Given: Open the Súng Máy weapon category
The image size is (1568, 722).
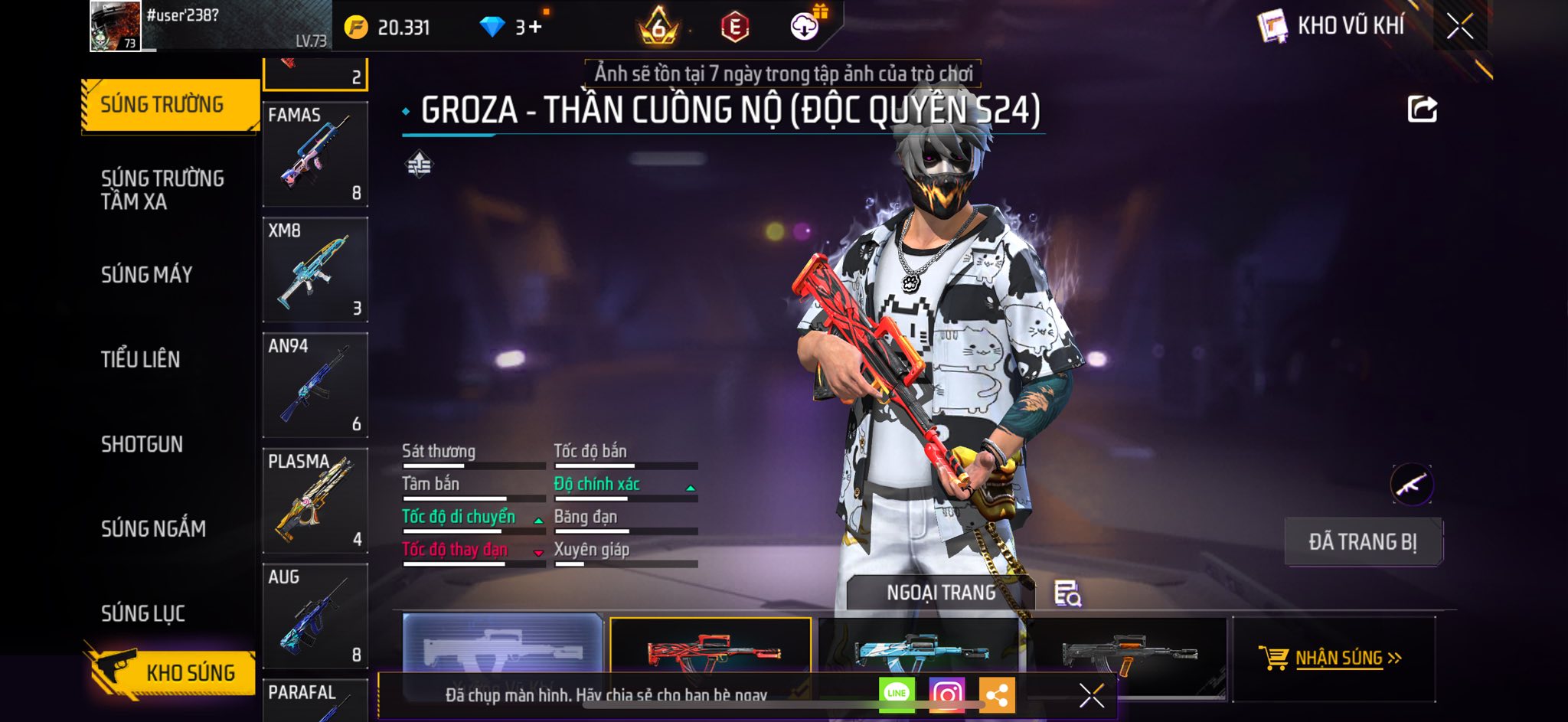Looking at the screenshot, I should [146, 275].
